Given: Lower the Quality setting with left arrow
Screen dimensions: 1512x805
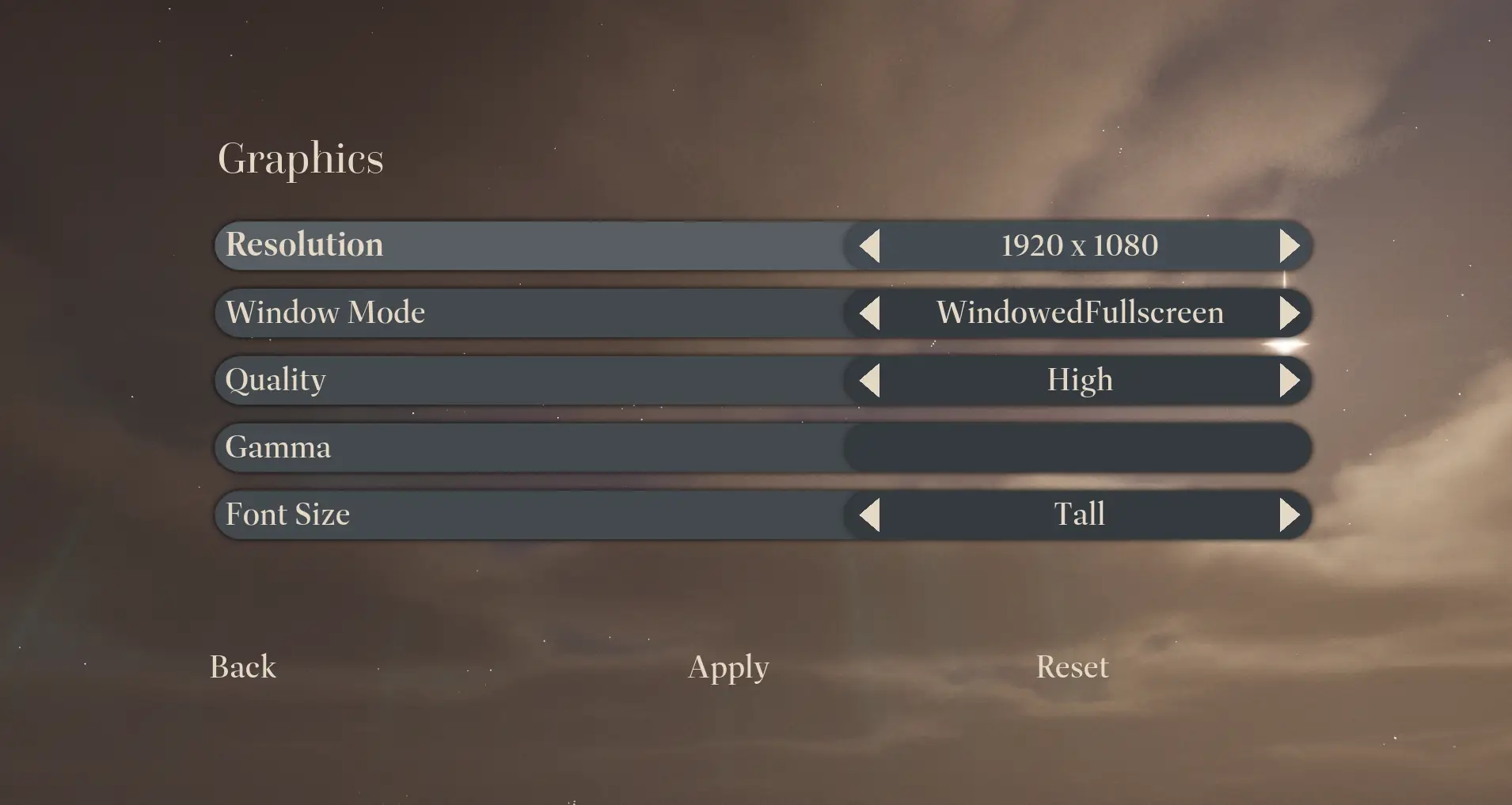Looking at the screenshot, I should pyautogui.click(x=870, y=381).
